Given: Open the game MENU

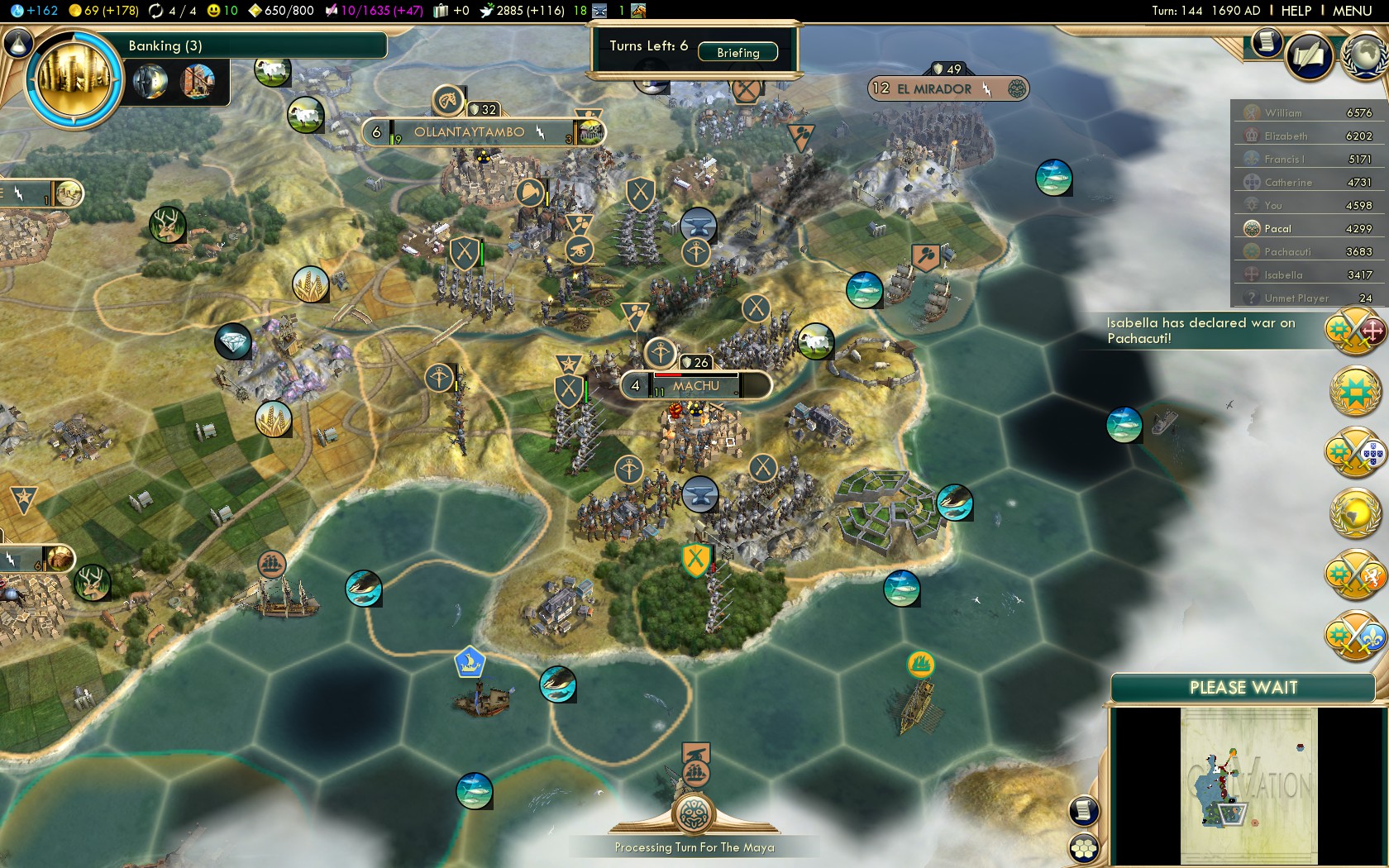Looking at the screenshot, I should tap(1352, 11).
